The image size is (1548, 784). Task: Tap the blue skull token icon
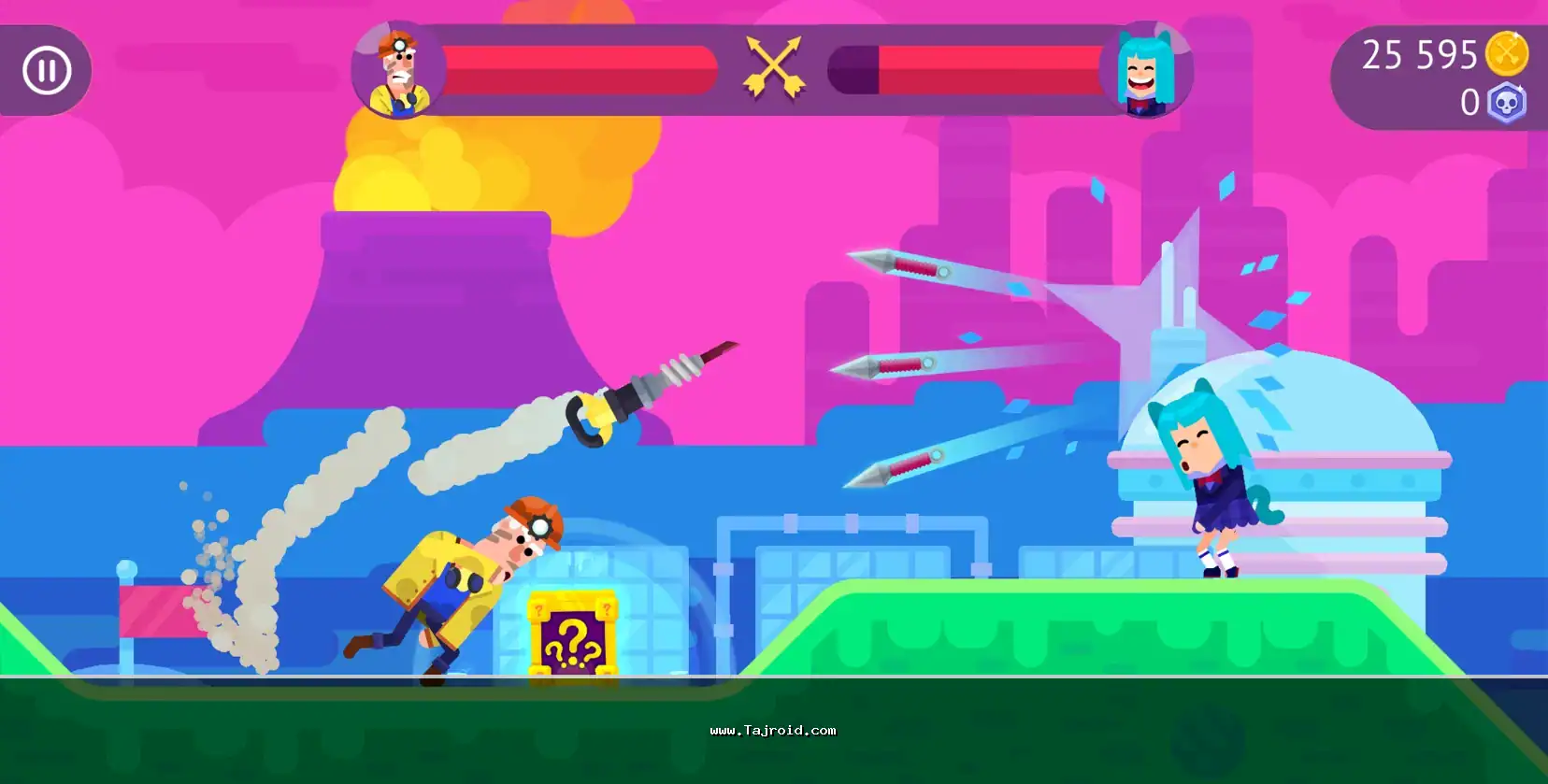point(1506,103)
